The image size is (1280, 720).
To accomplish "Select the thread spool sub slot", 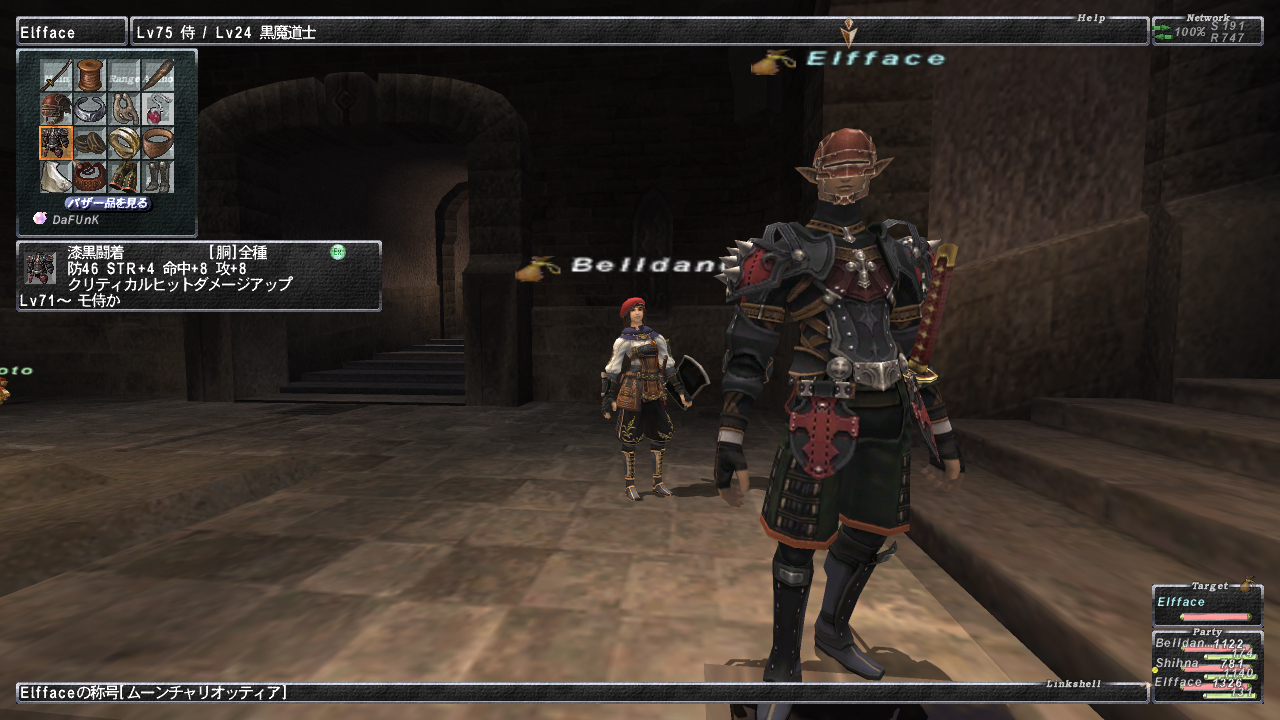I will pos(90,75).
